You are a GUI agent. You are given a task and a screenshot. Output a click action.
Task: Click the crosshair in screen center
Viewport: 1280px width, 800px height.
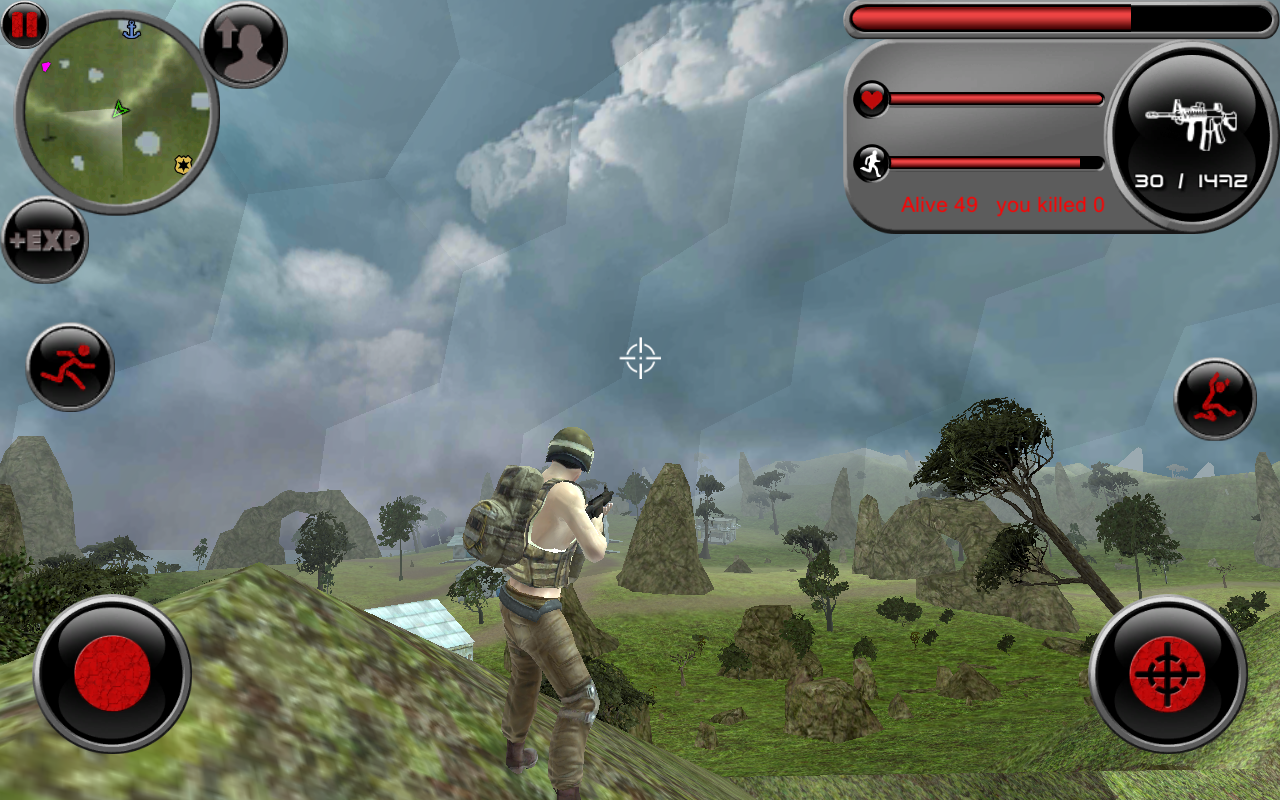pos(641,357)
